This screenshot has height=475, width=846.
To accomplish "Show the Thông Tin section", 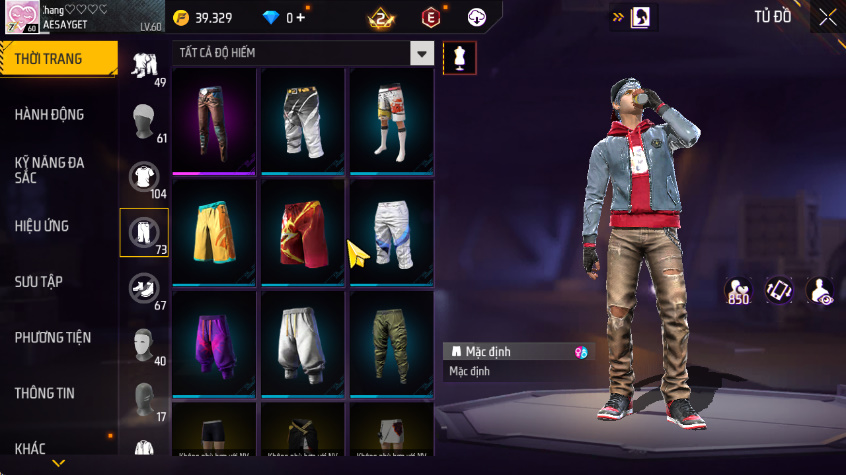I will pyautogui.click(x=44, y=393).
